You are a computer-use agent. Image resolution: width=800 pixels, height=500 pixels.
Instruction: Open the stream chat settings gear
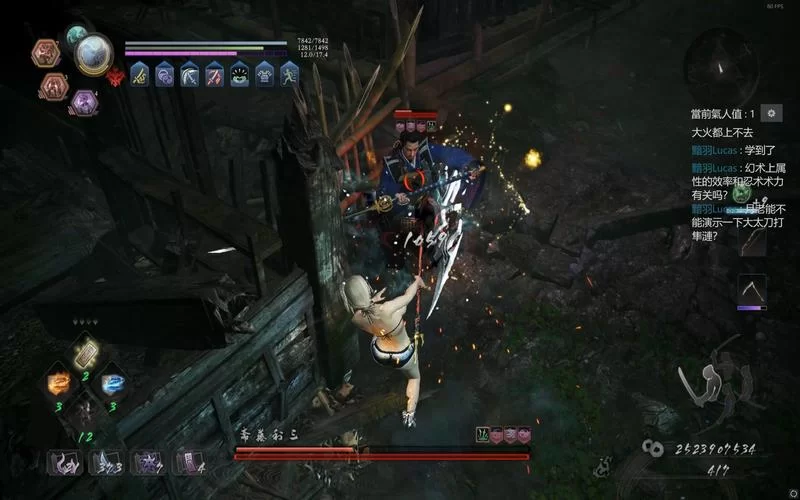771,113
